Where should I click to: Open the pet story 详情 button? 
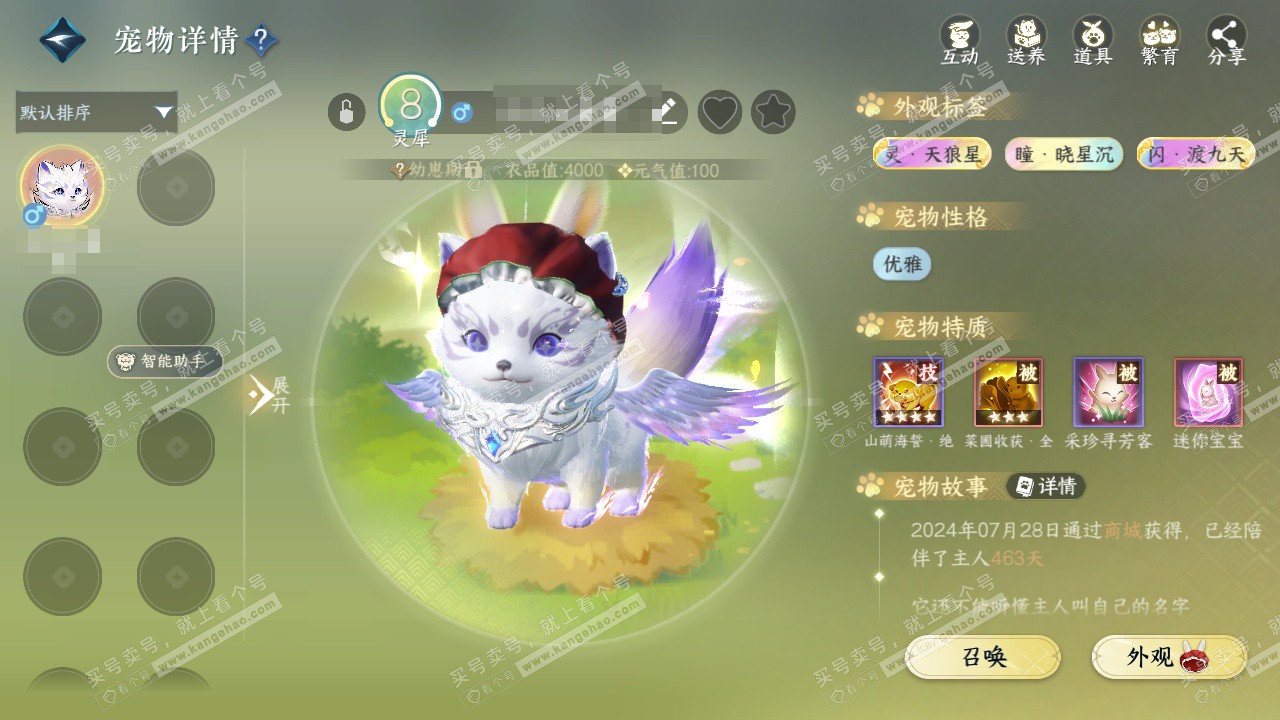coord(1046,487)
